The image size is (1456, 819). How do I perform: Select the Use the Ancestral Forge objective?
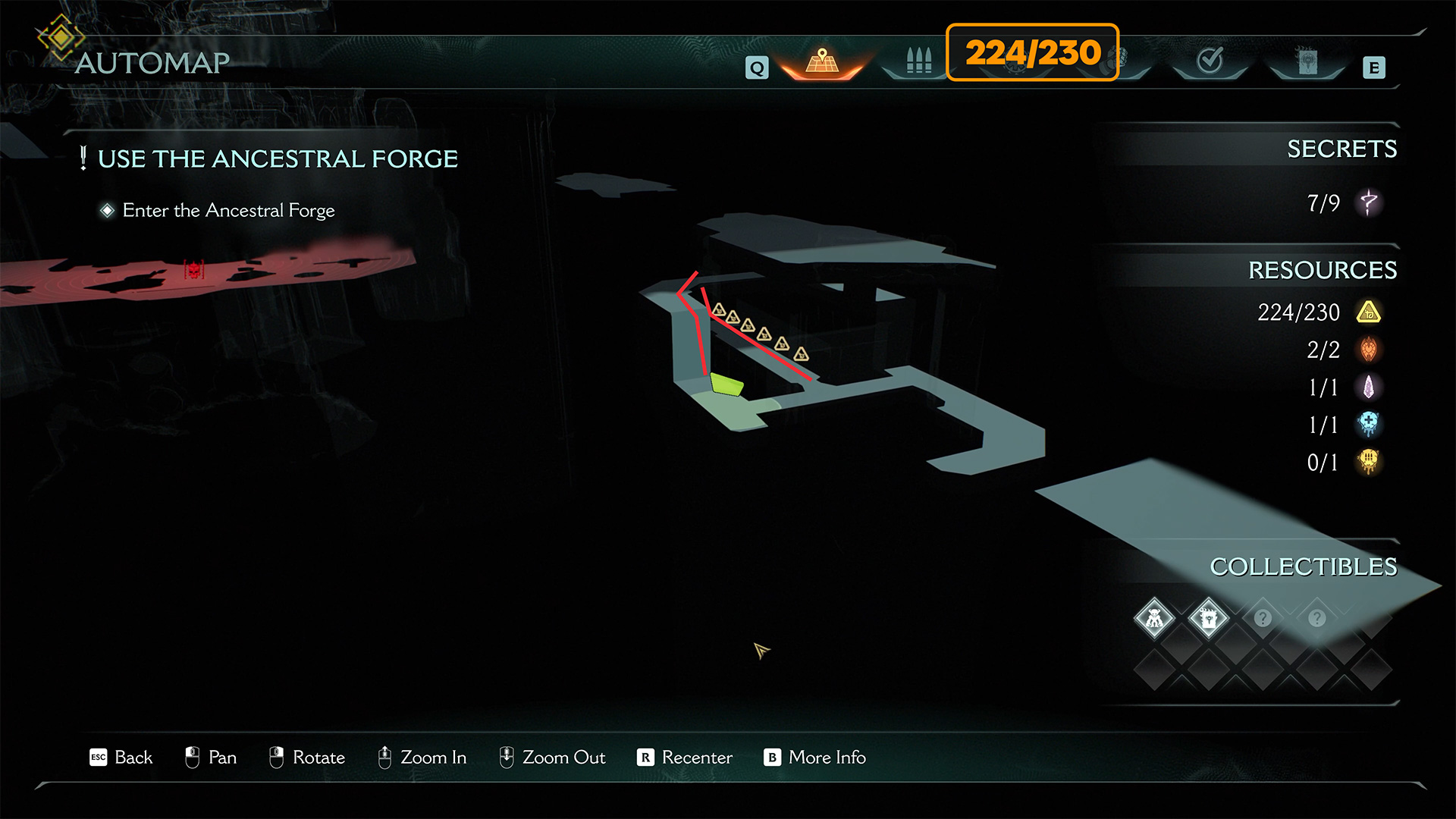click(278, 159)
